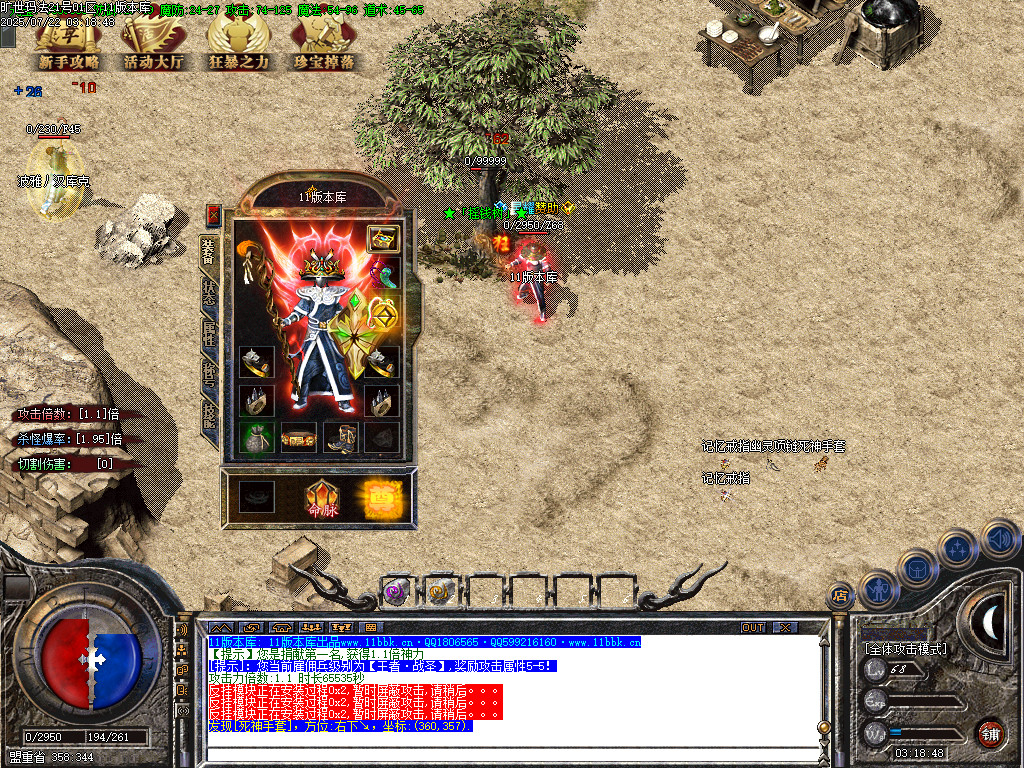Open the treasure chest icon in equipment panel

pyautogui.click(x=381, y=238)
